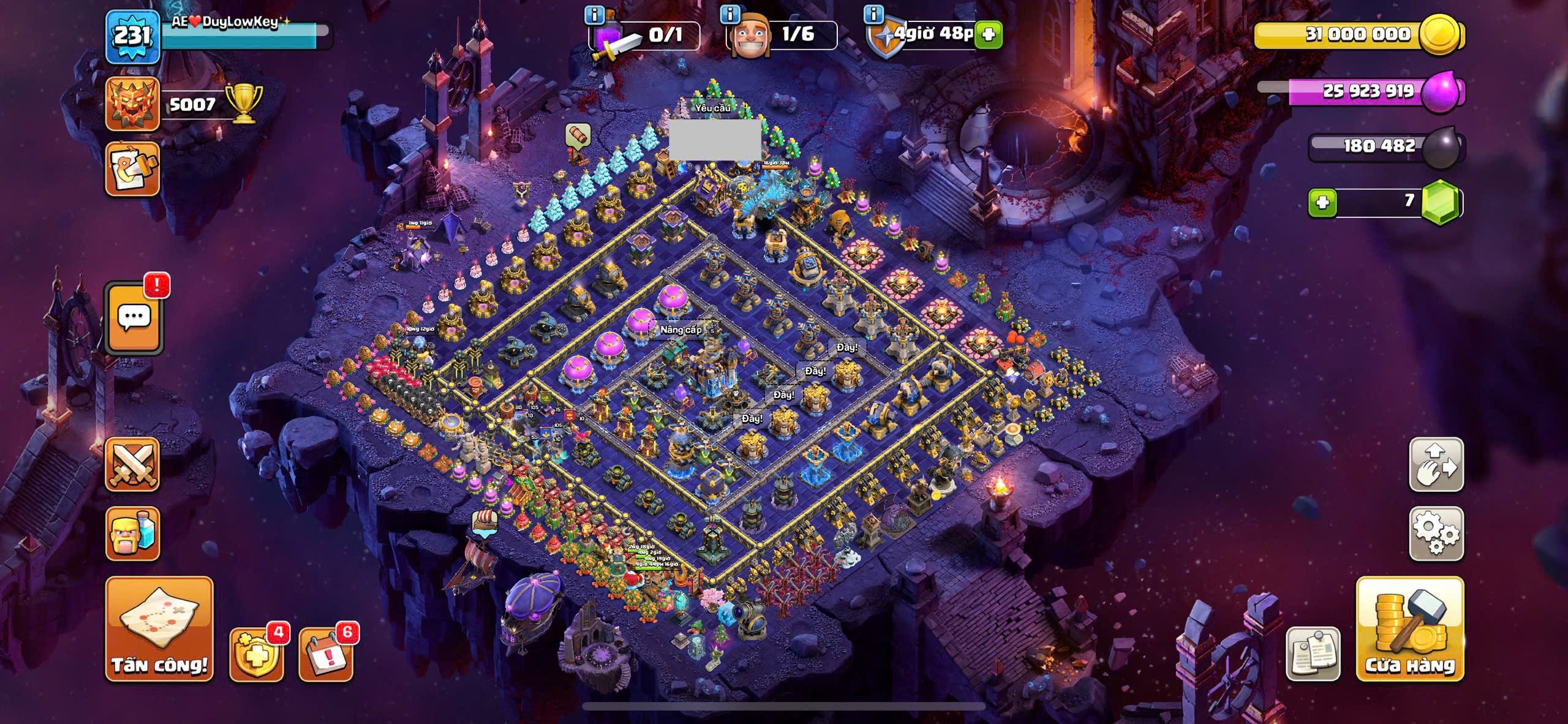Open the calendar events icon
1568x724 pixels.
pyautogui.click(x=325, y=654)
